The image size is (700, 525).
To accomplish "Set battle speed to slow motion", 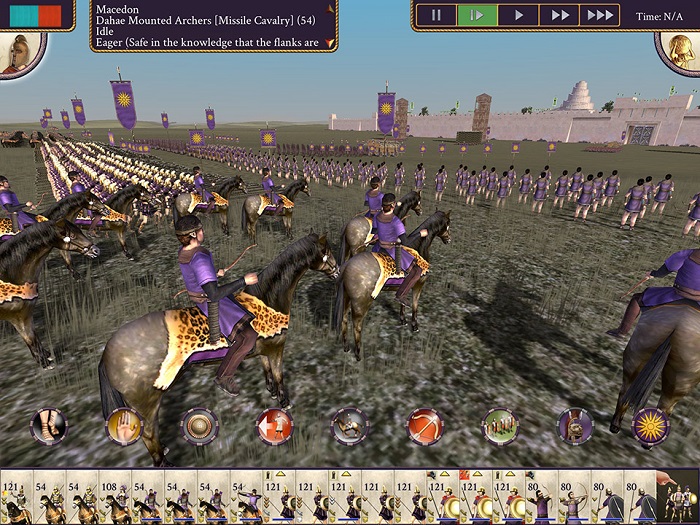I will point(477,15).
